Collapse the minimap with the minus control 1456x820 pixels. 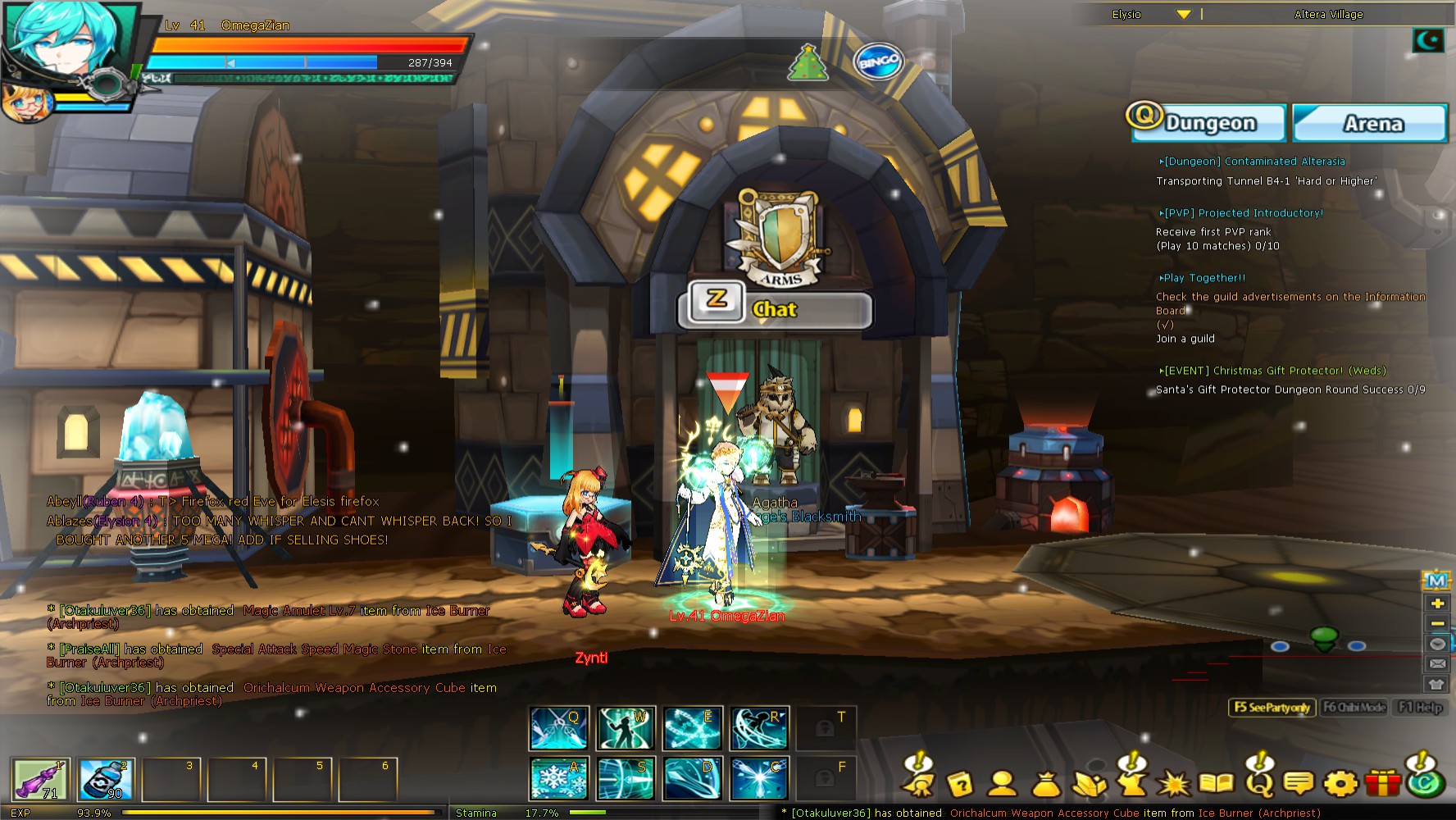(x=1437, y=625)
